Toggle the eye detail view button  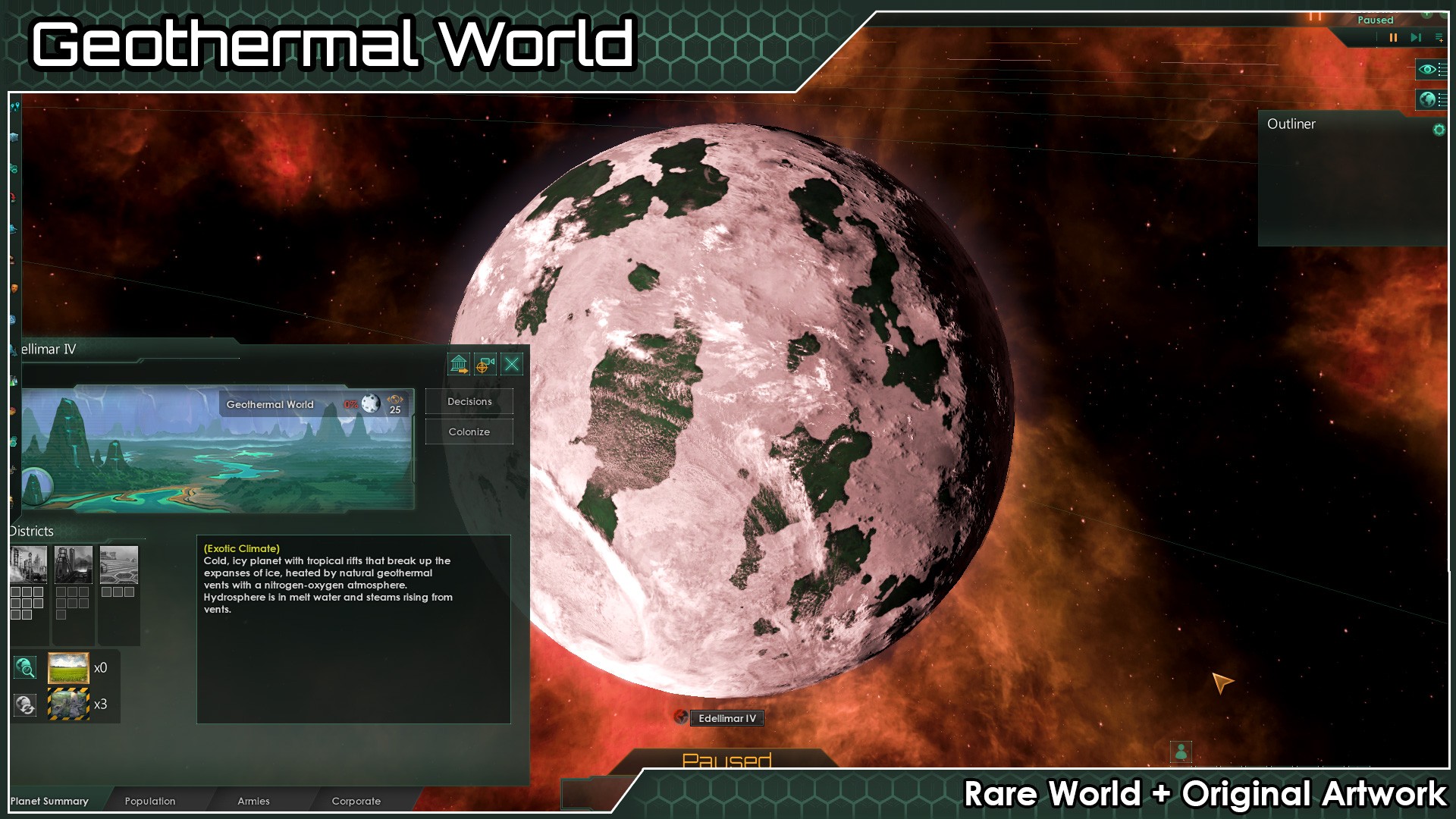coord(1427,70)
